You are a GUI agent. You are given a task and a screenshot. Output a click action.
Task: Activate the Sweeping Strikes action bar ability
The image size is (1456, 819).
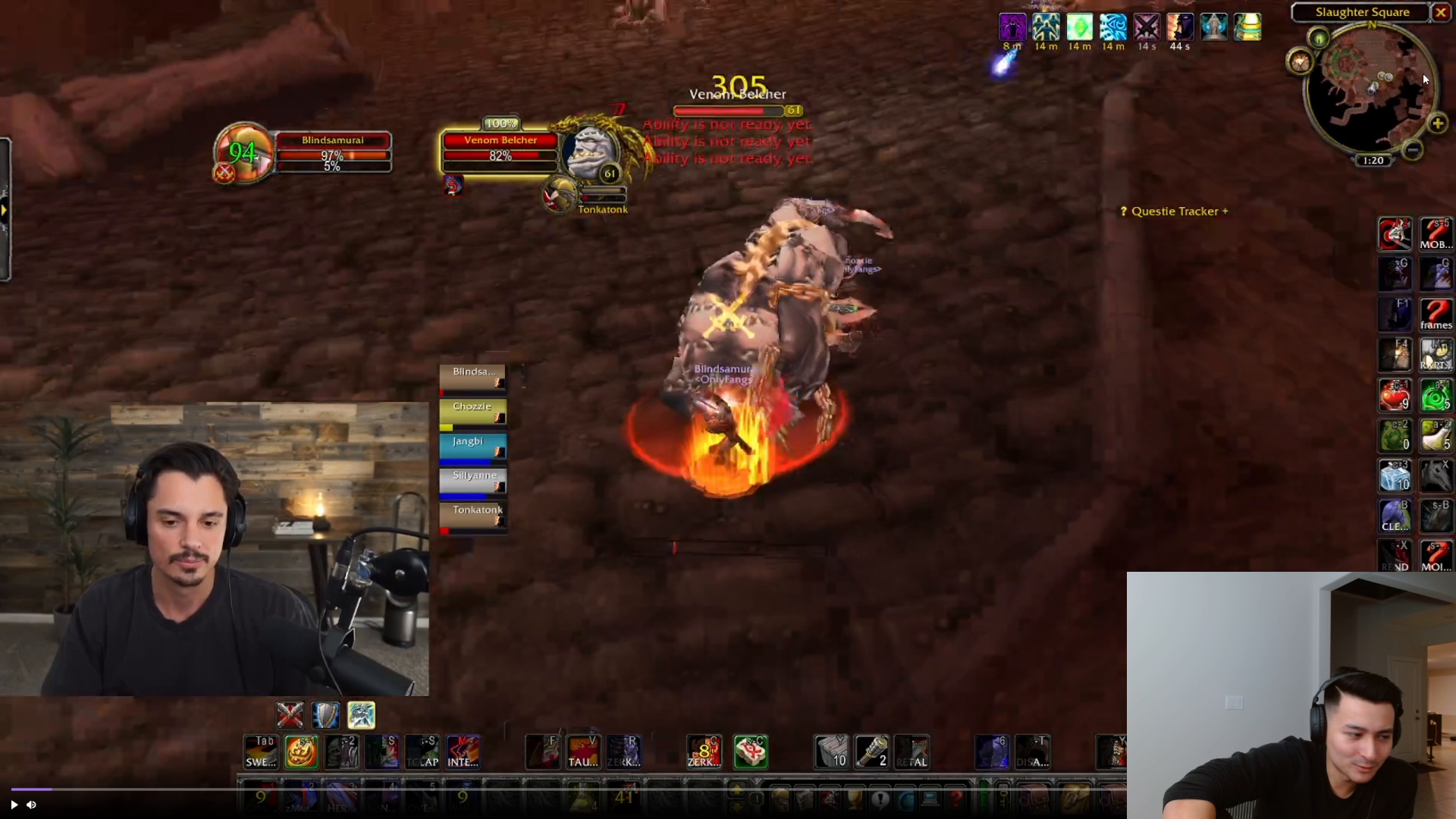[x=260, y=752]
